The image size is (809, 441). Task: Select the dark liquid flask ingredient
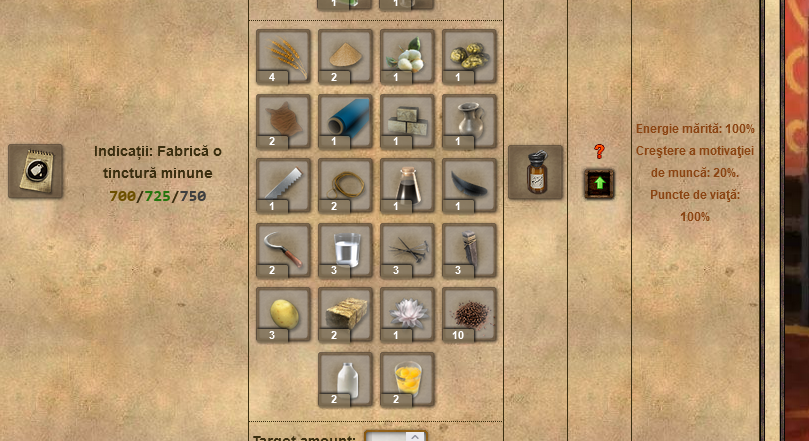(407, 184)
